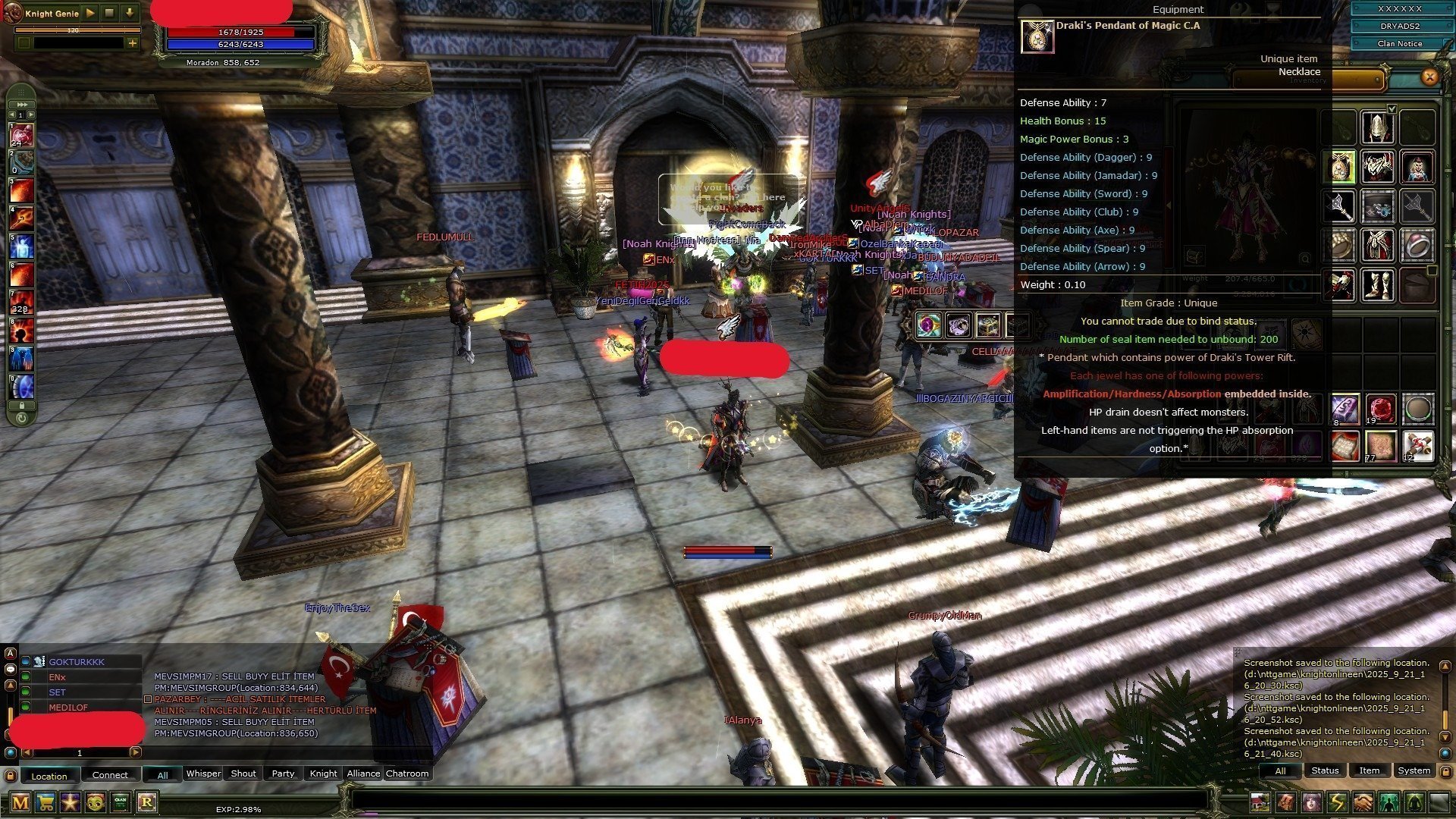The height and width of the screenshot is (819, 1456).
Task: Select the Location tab in friends panel
Action: [x=49, y=776]
